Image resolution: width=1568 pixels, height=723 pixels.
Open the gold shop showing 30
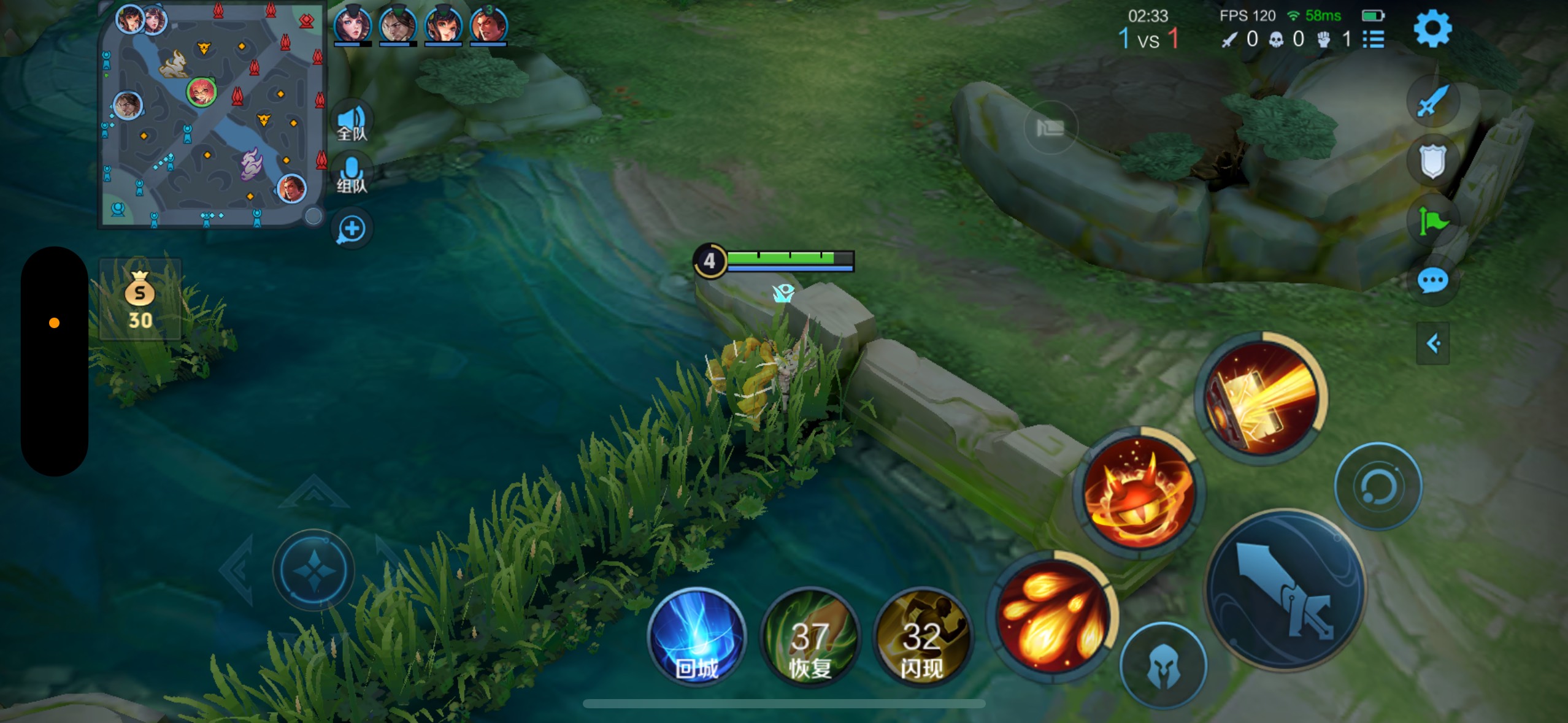140,300
